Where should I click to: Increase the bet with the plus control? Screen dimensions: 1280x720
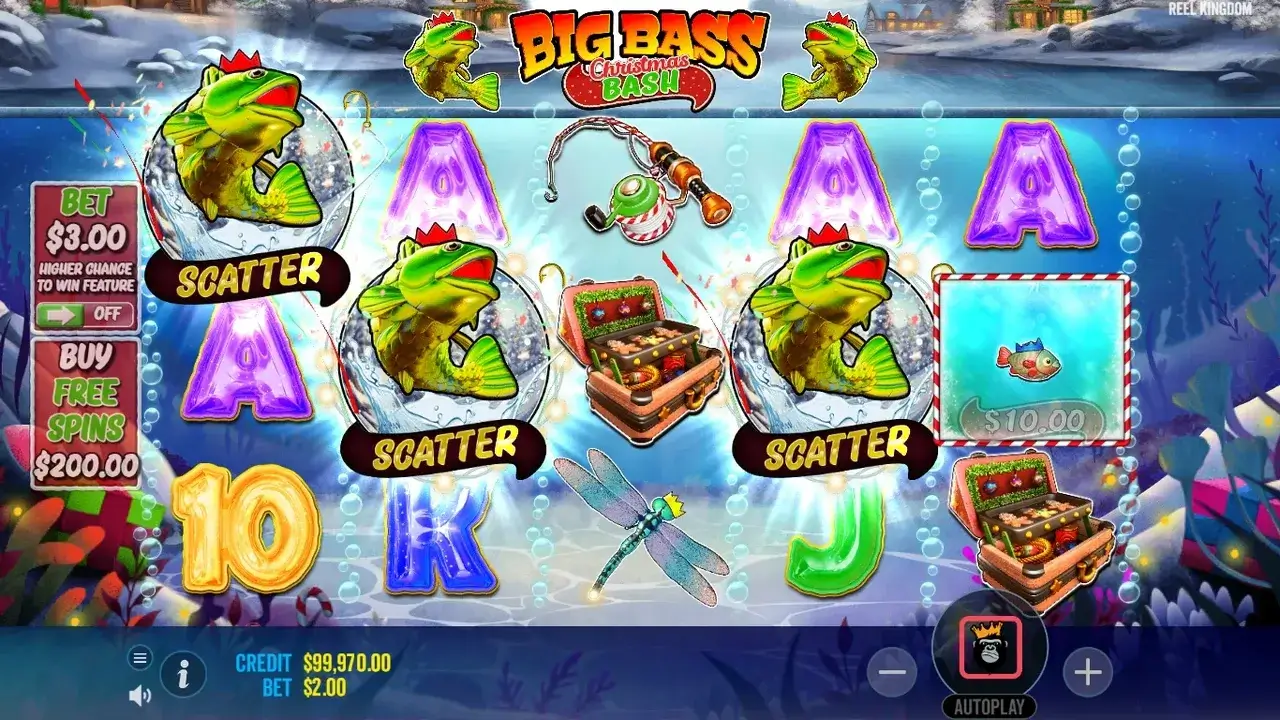[1088, 674]
